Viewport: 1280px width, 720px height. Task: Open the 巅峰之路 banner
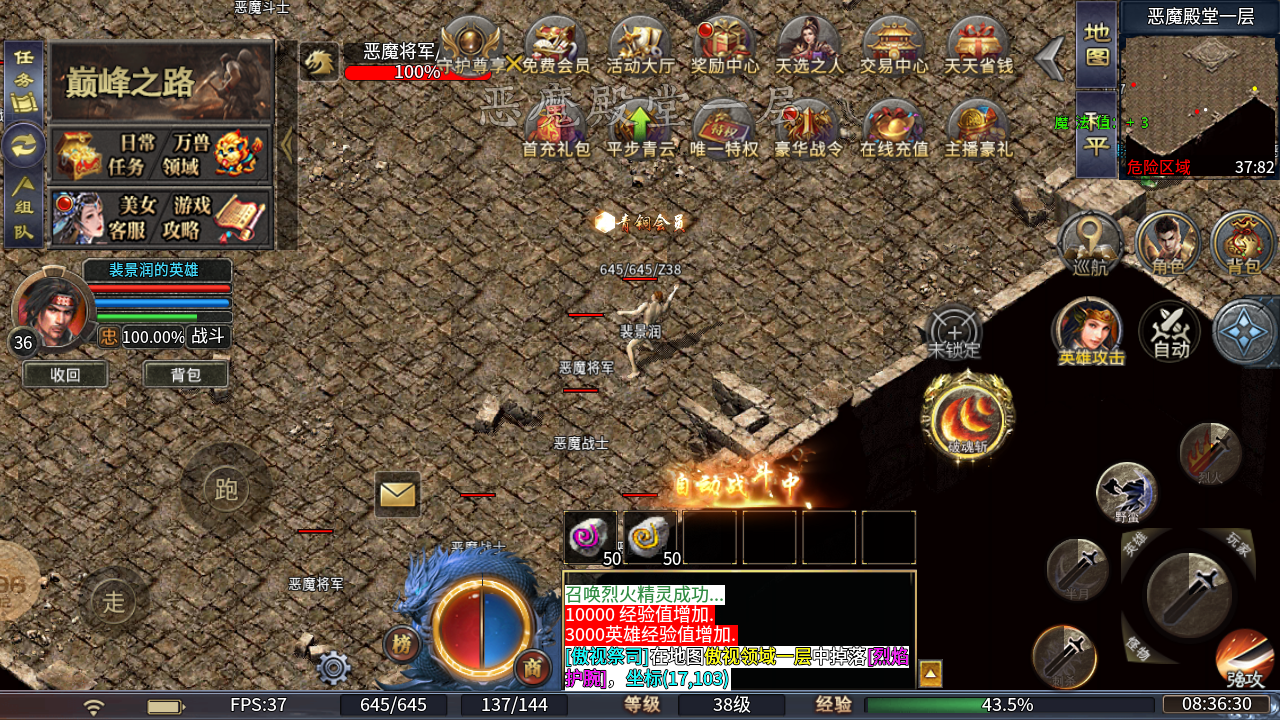pos(161,82)
